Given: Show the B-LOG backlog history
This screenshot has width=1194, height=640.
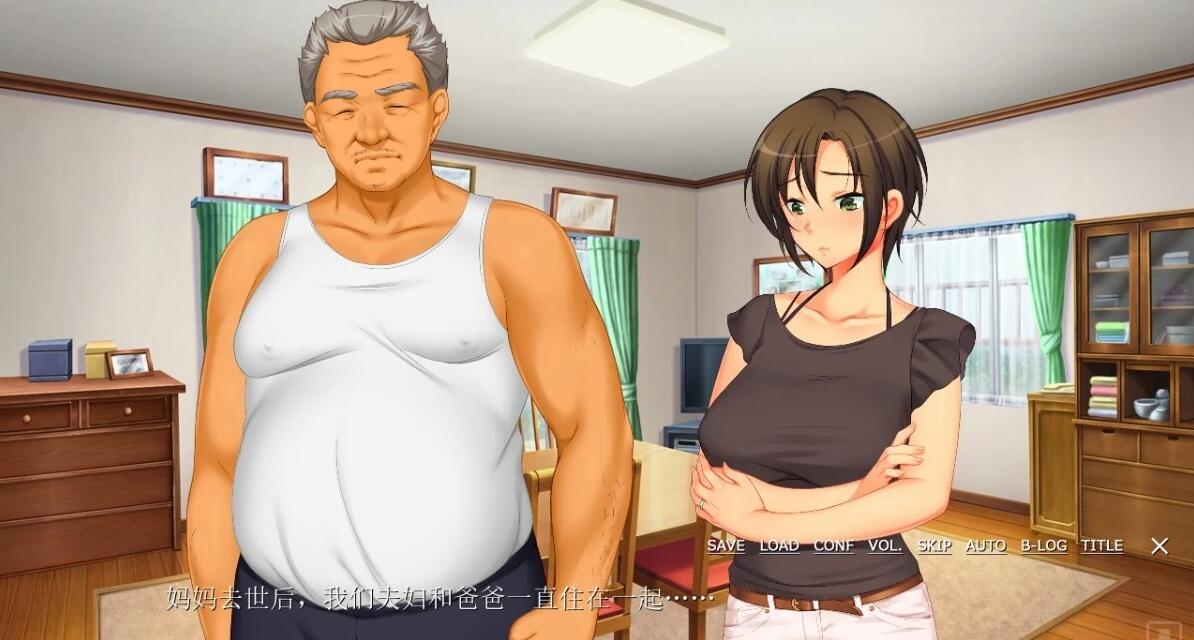Looking at the screenshot, I should (1044, 546).
